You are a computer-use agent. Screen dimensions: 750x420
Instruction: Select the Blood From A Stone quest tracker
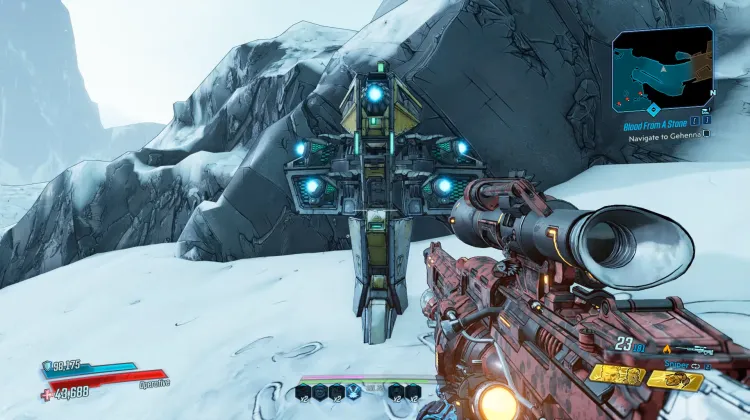tap(657, 126)
